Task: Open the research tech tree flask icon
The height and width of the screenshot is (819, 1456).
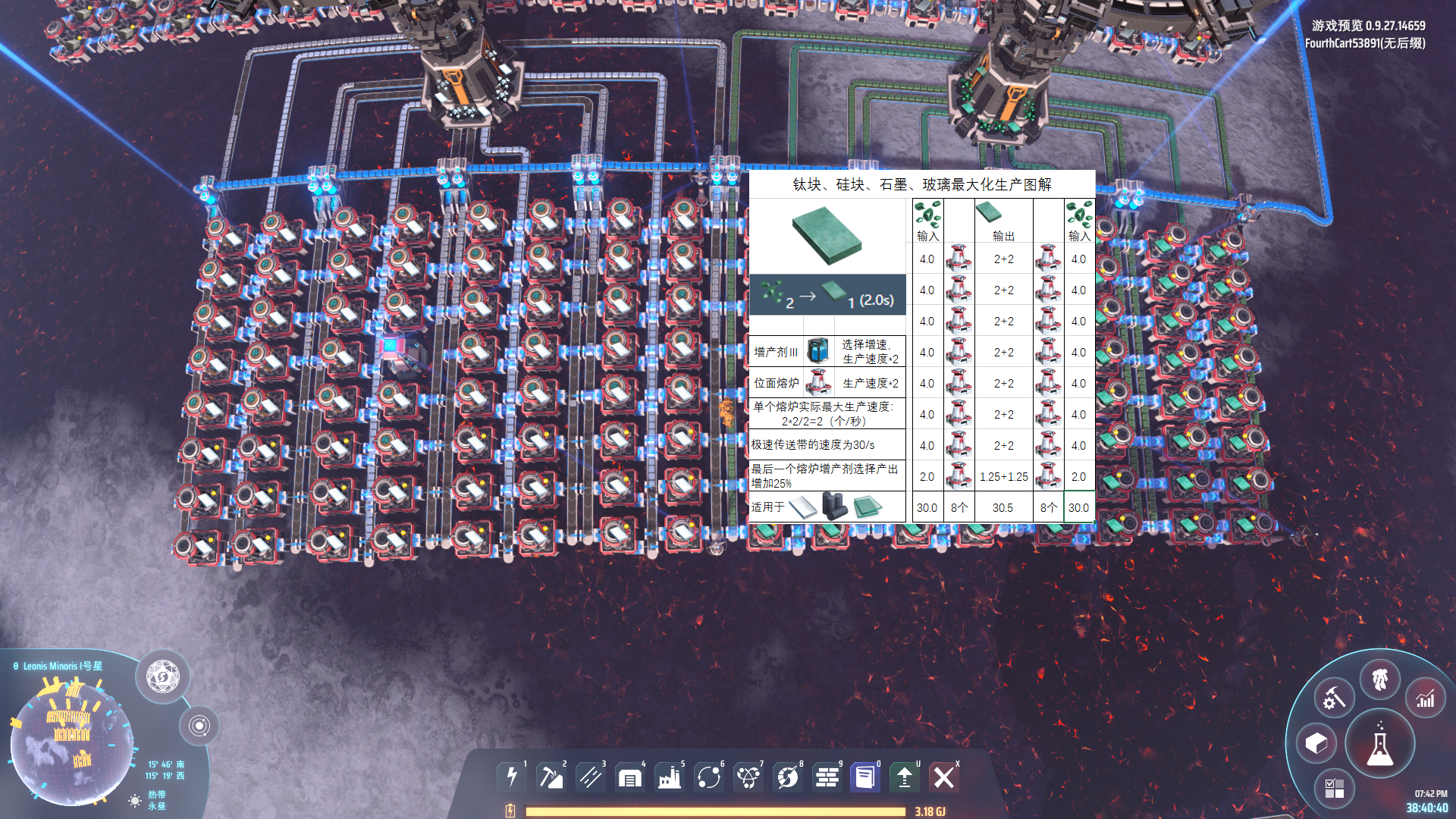Action: click(1380, 744)
